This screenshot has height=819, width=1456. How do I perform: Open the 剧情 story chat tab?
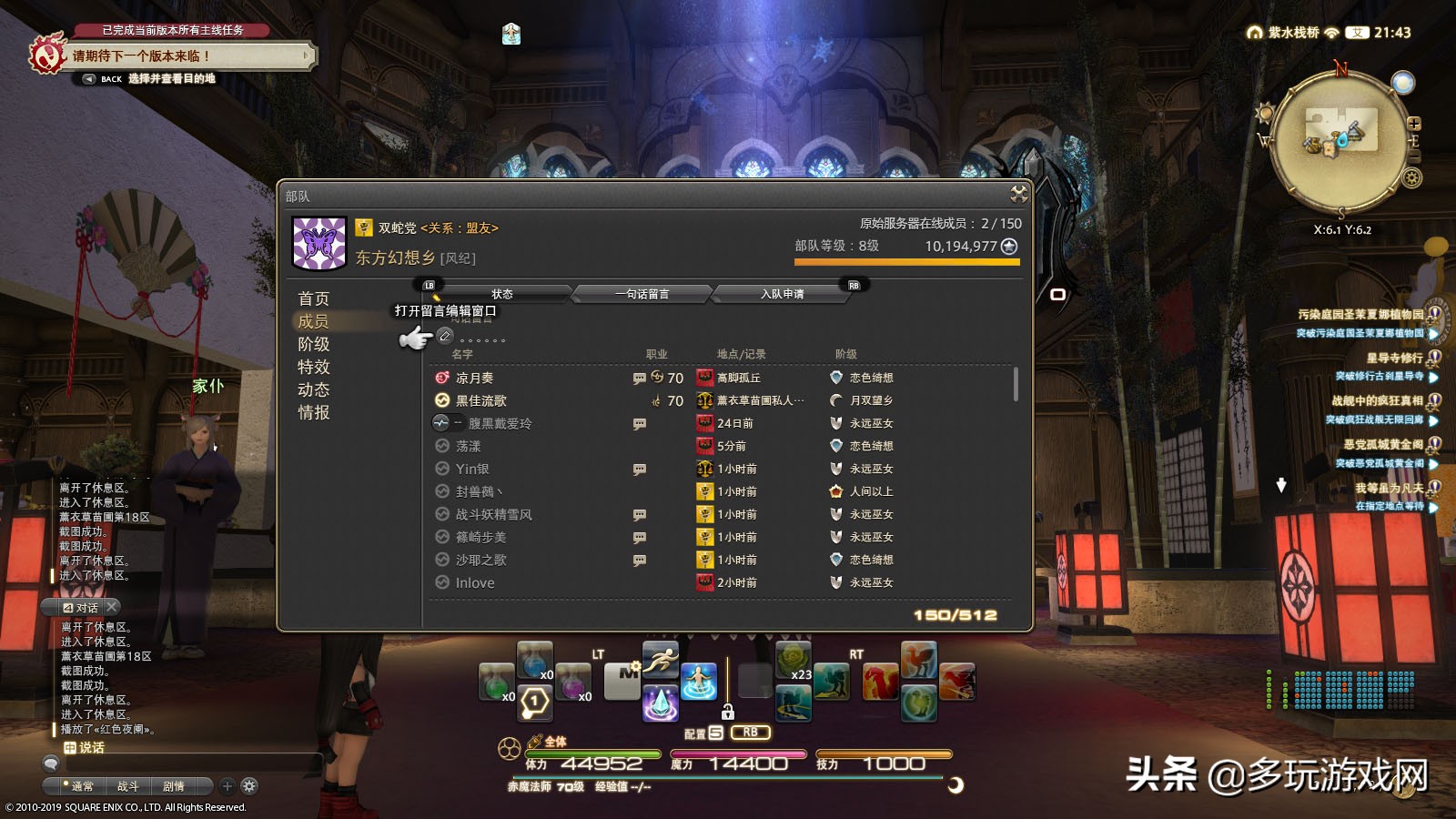(x=173, y=786)
